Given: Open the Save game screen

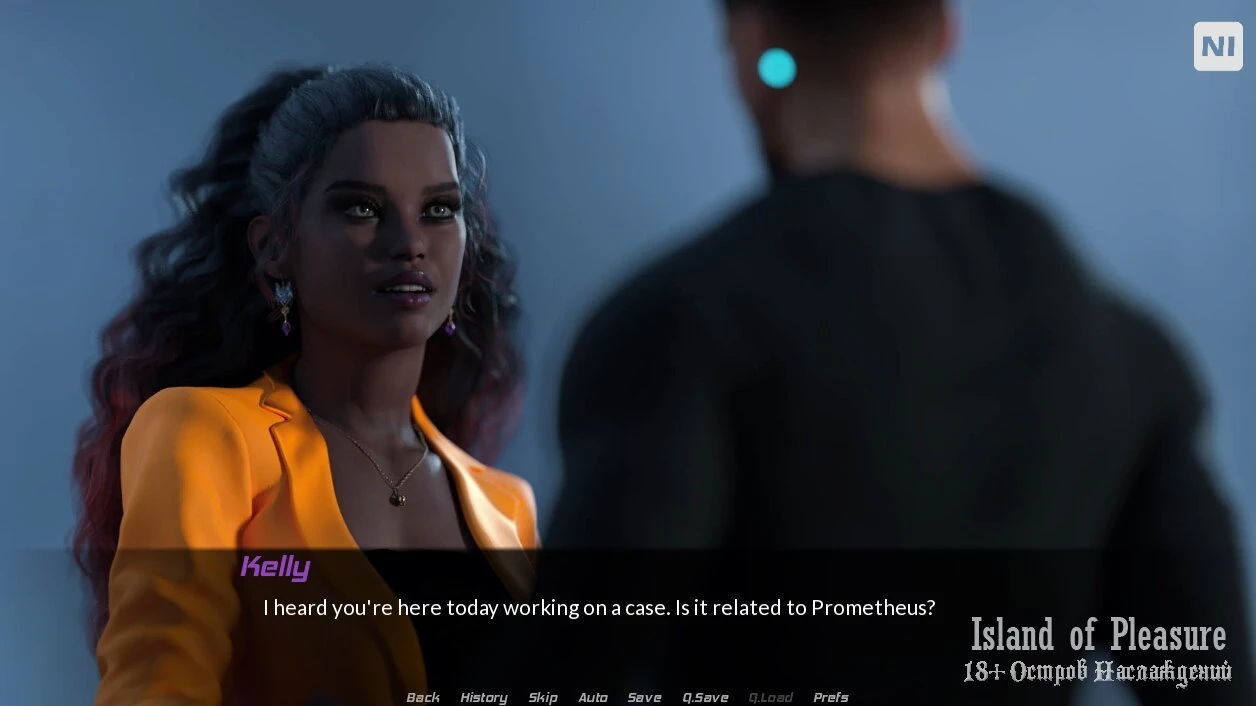Looking at the screenshot, I should 644,697.
